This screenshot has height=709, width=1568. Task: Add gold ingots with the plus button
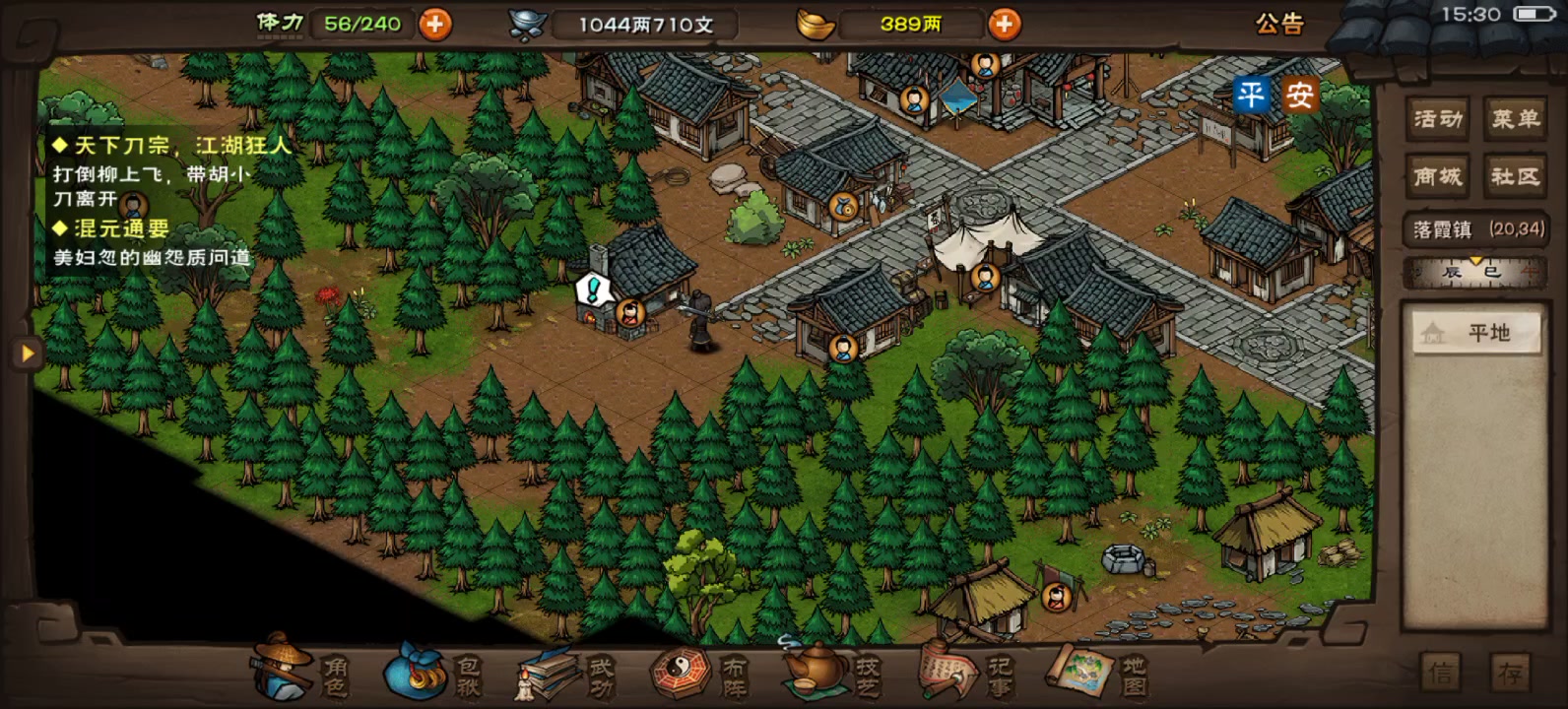pos(1004,24)
